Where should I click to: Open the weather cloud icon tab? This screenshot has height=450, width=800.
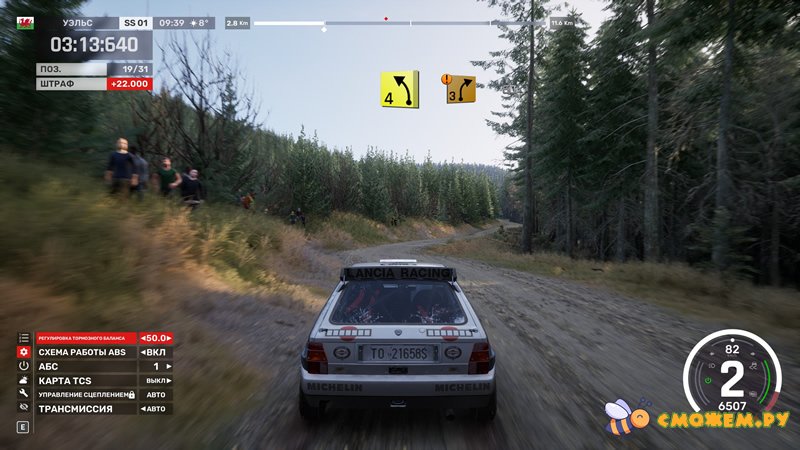23,381
